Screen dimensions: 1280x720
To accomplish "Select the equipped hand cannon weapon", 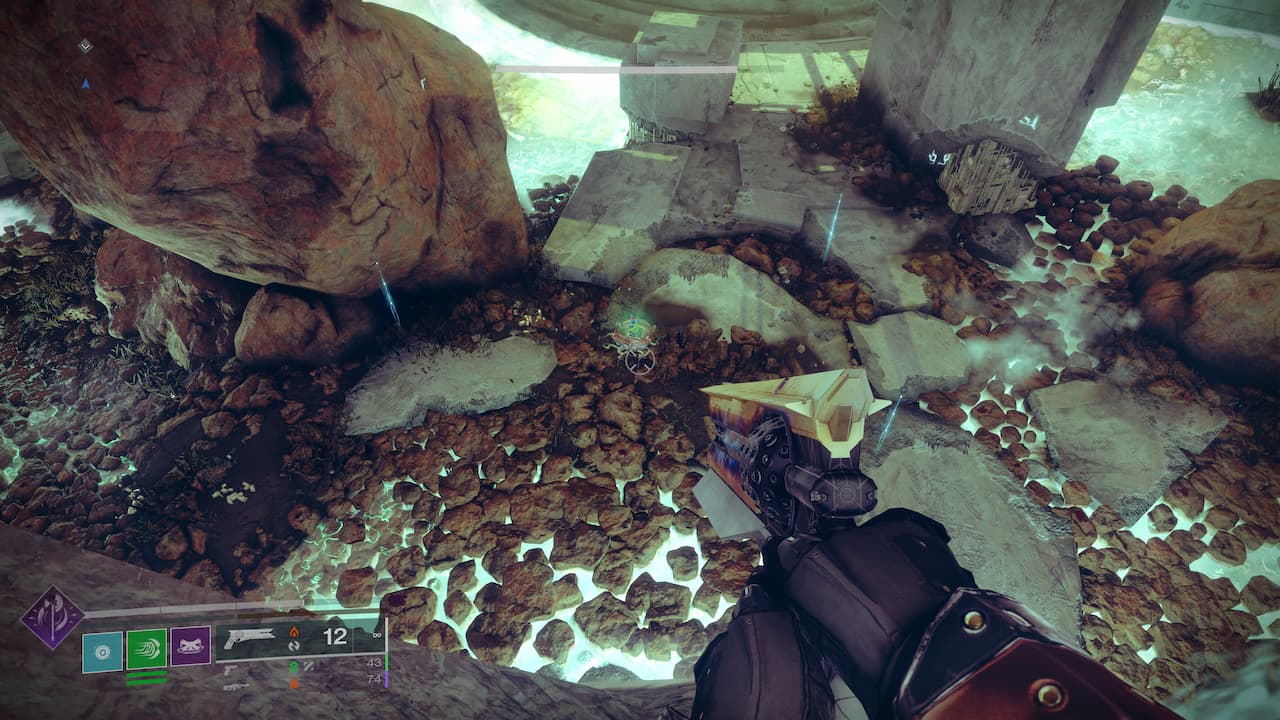I will (250, 636).
